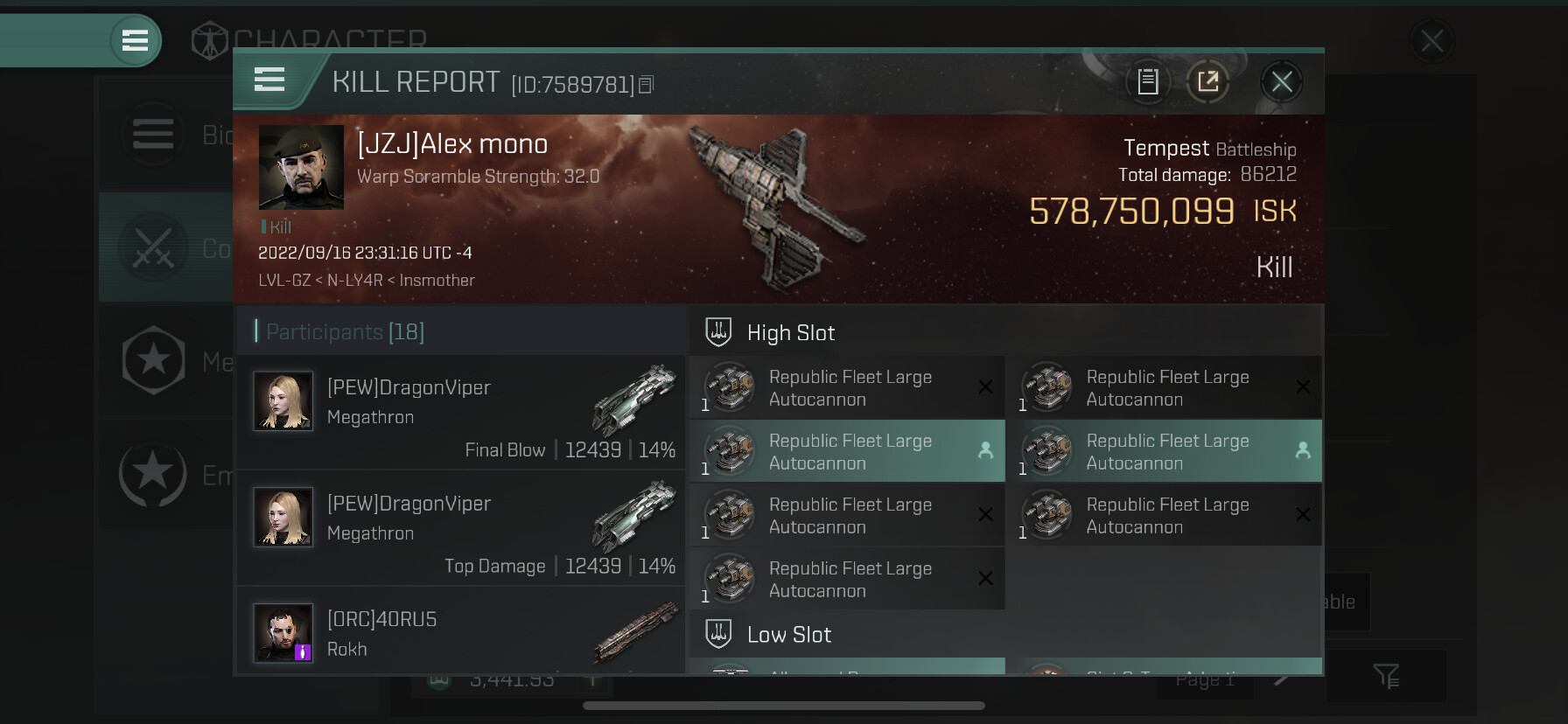Share the kill report externally

1207,82
